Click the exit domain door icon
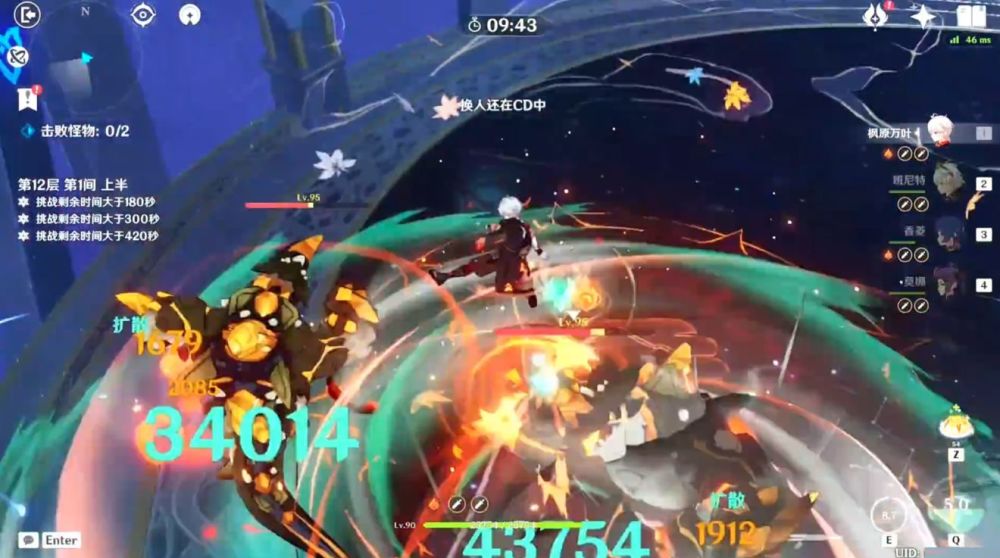Viewport: 1000px width, 558px height. 27,15
